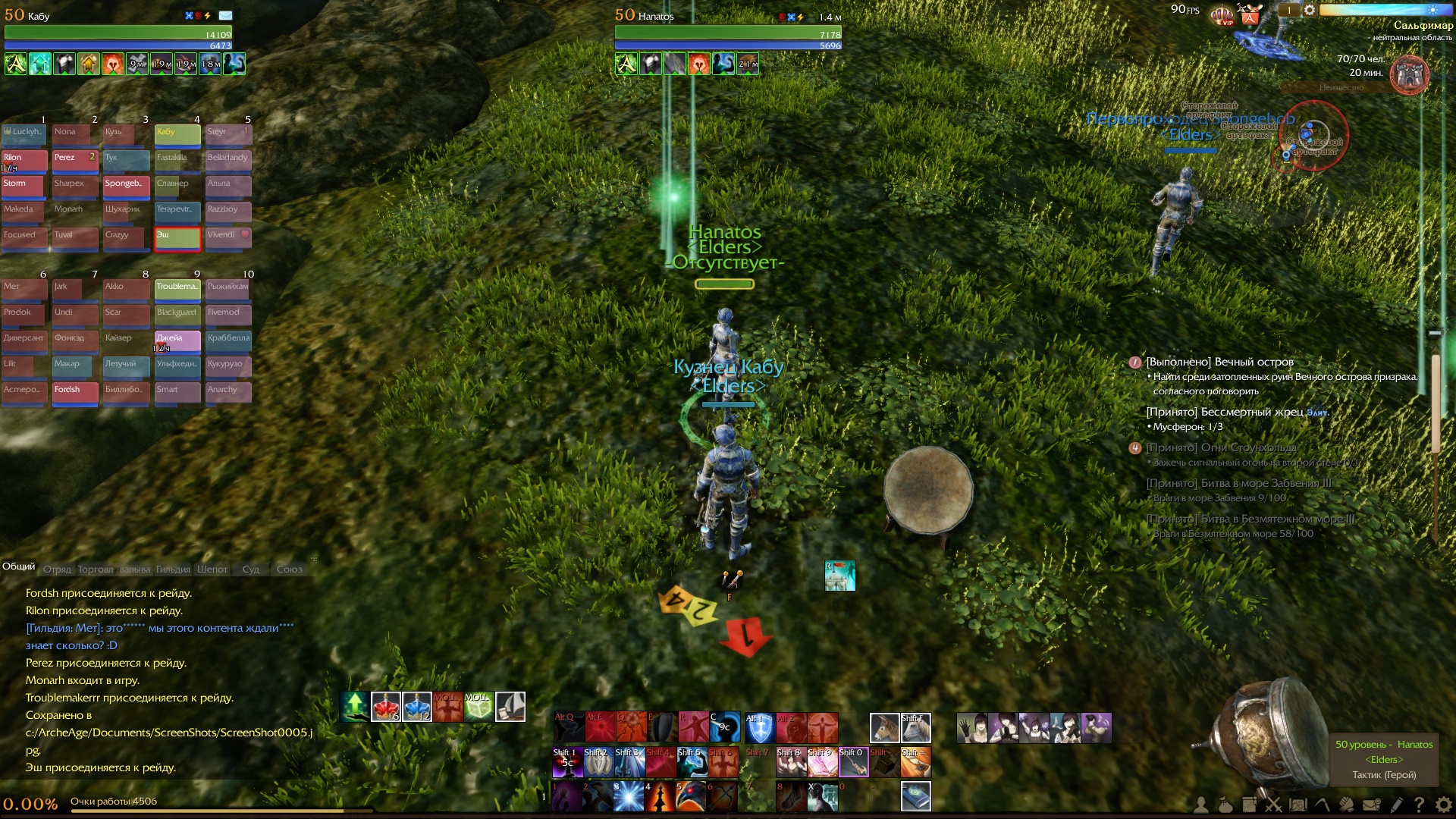Open the Торговля chat tab

click(x=96, y=570)
